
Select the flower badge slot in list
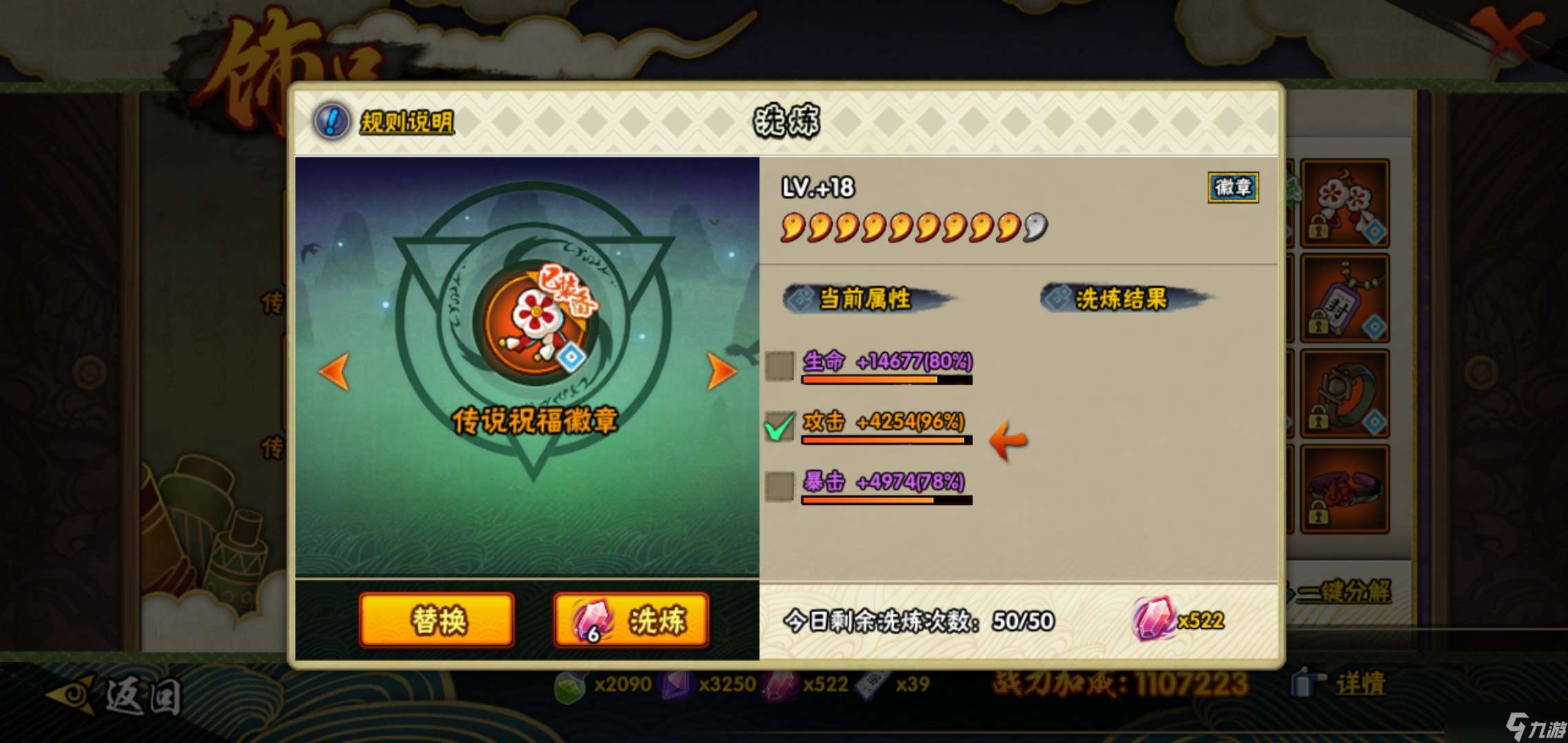pos(1344,204)
